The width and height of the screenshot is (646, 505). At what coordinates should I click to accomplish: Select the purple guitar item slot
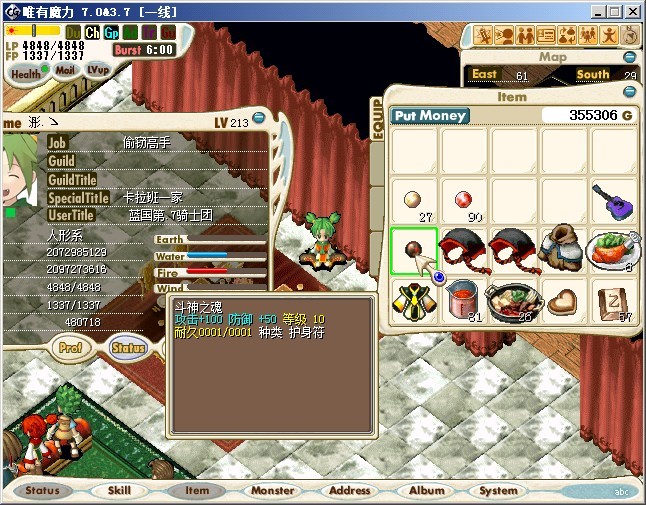(614, 201)
